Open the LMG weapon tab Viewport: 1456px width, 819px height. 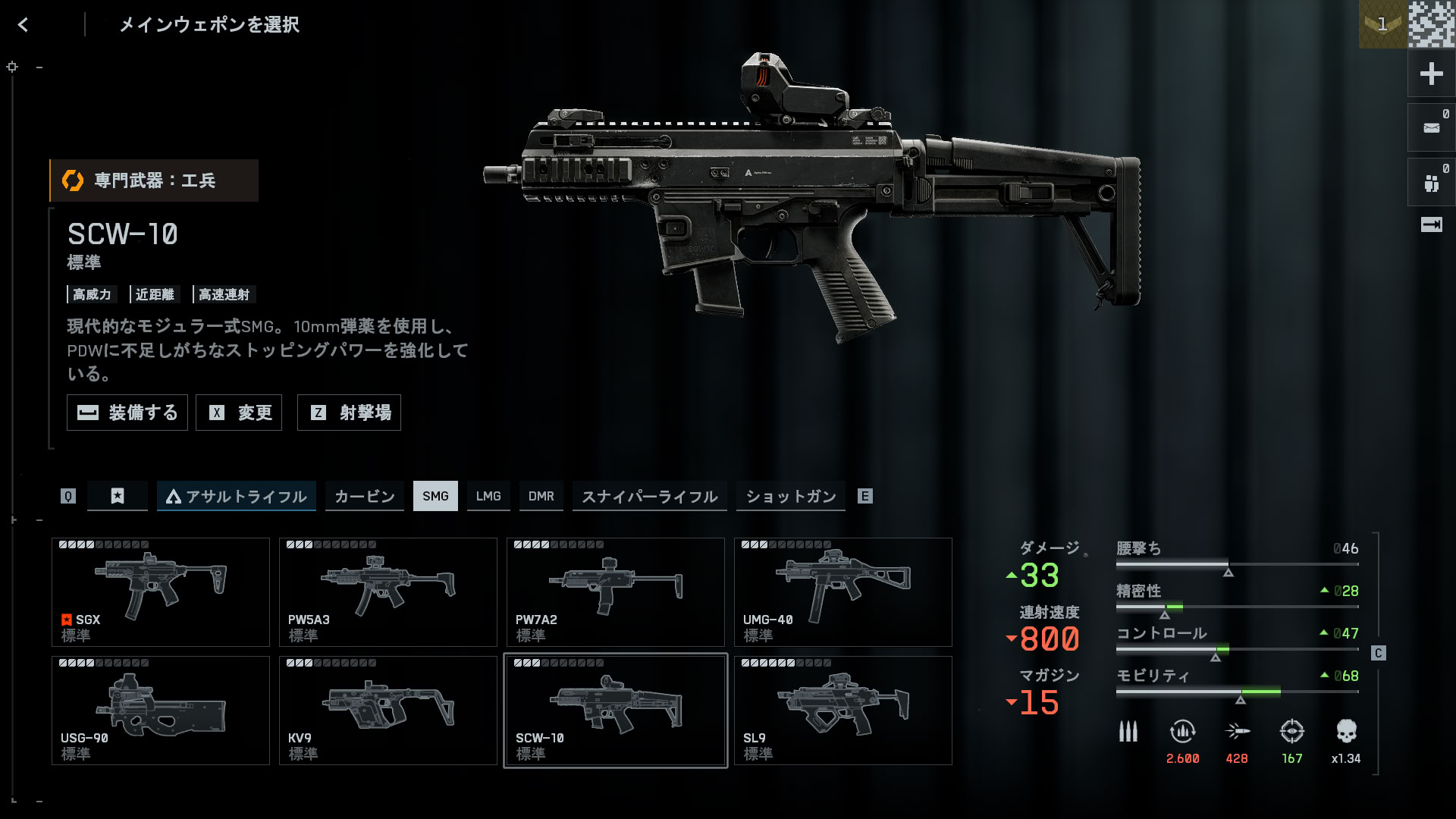(488, 496)
